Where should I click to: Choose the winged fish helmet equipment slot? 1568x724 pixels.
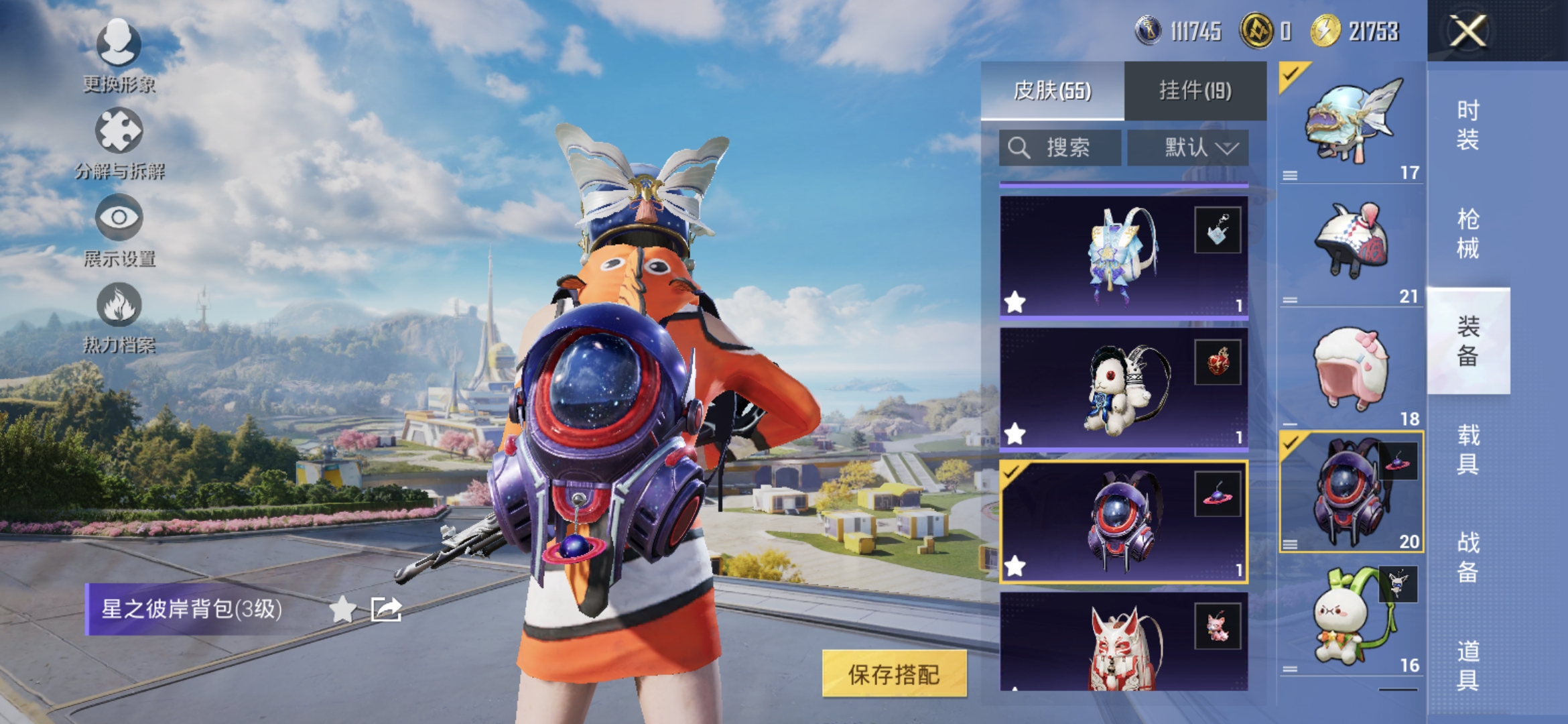coord(1351,122)
